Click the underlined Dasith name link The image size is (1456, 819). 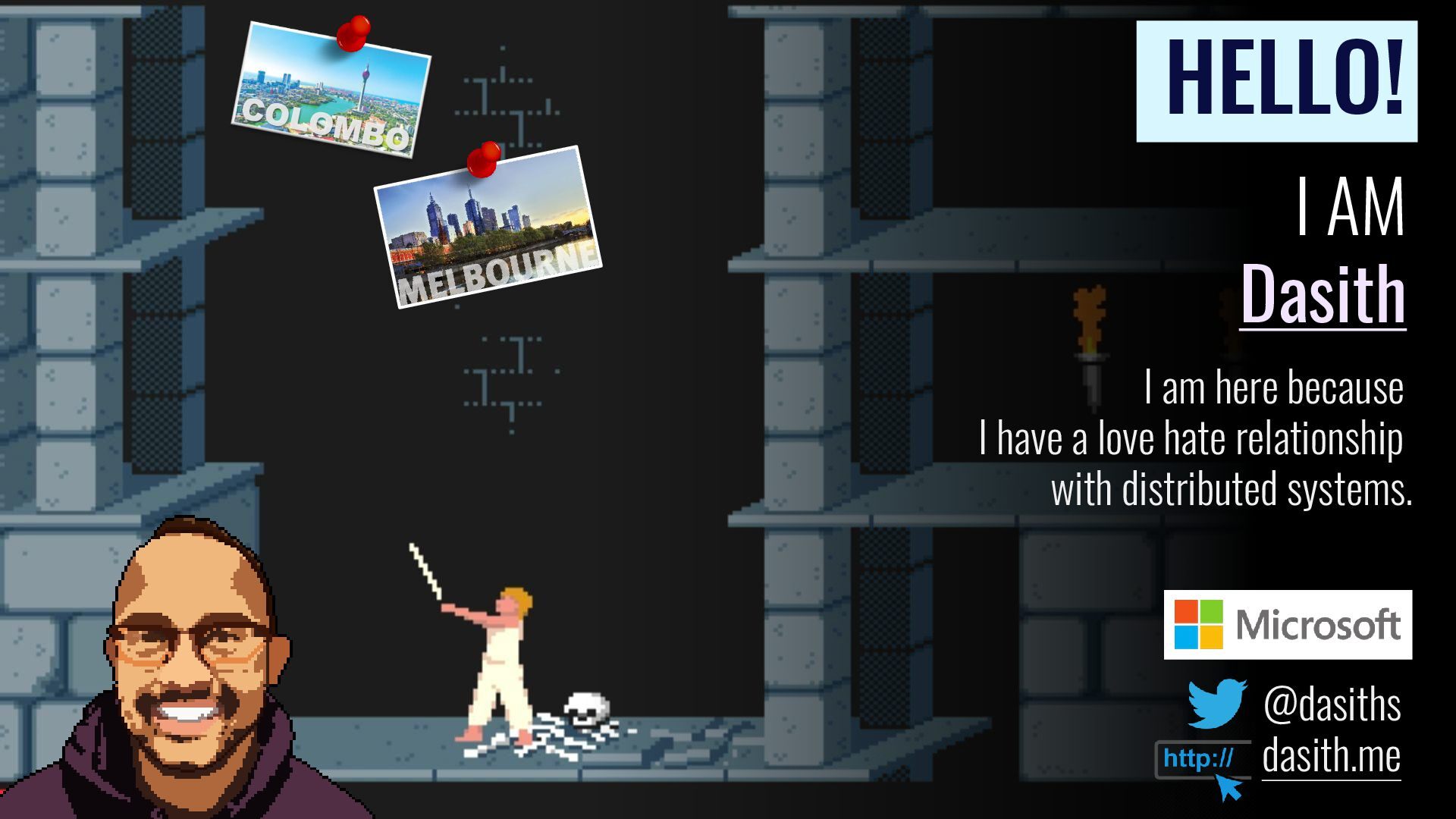[x=1323, y=294]
